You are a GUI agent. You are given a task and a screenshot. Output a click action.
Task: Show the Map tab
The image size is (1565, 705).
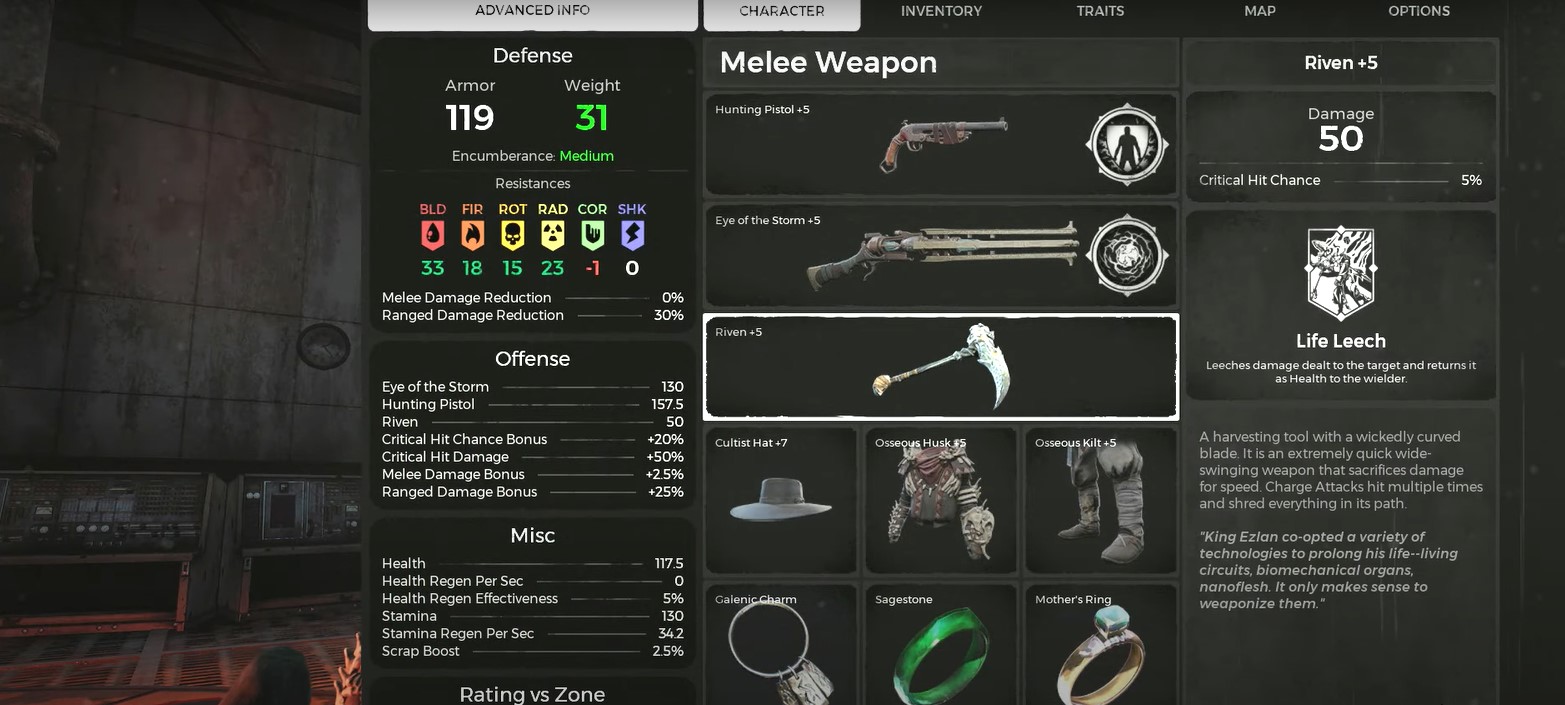(1259, 11)
